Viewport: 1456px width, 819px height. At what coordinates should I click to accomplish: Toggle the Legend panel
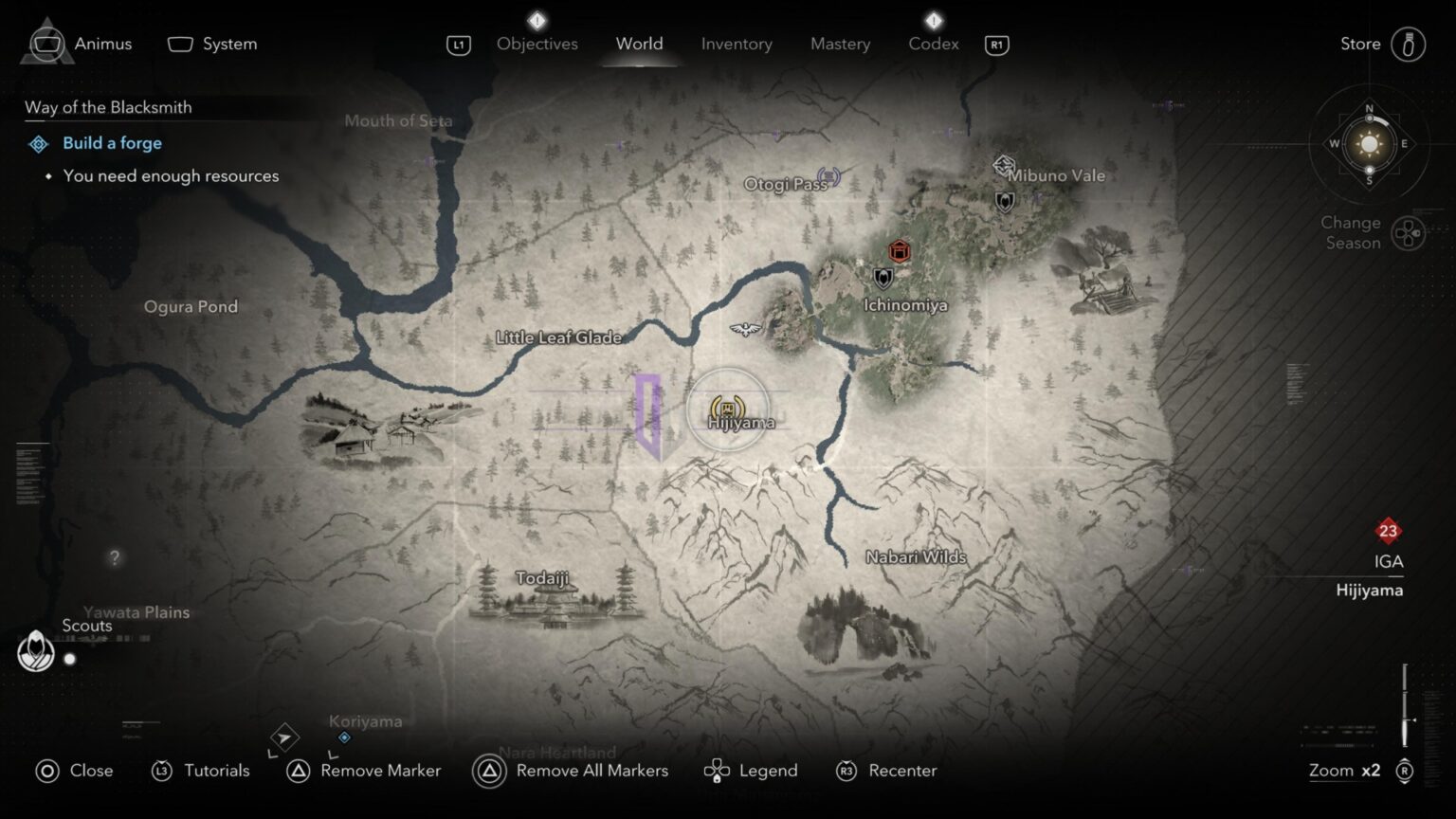pyautogui.click(x=751, y=771)
